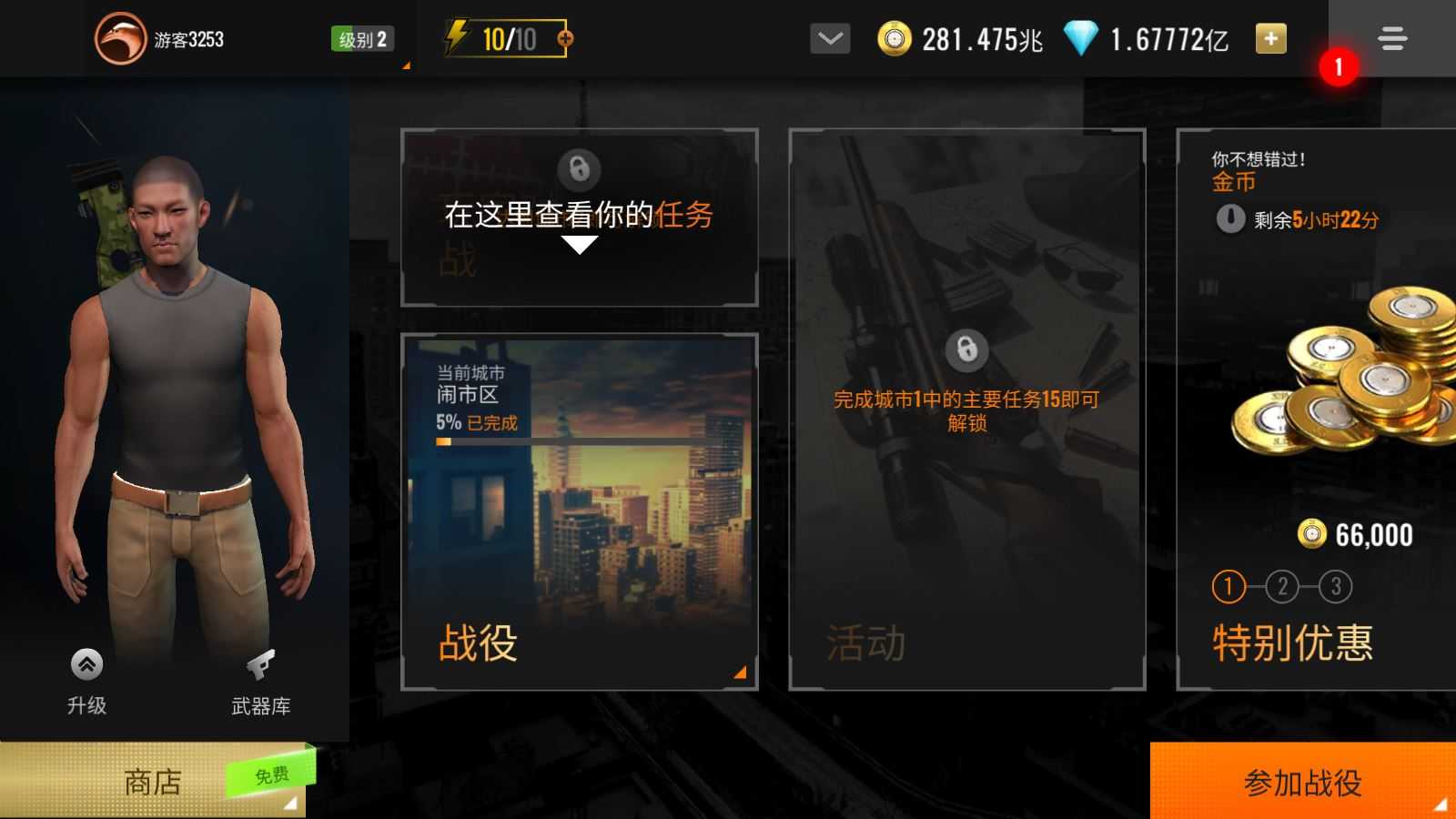The width and height of the screenshot is (1456, 819).
Task: Click the lock icon on the 活动 card
Action: (966, 350)
